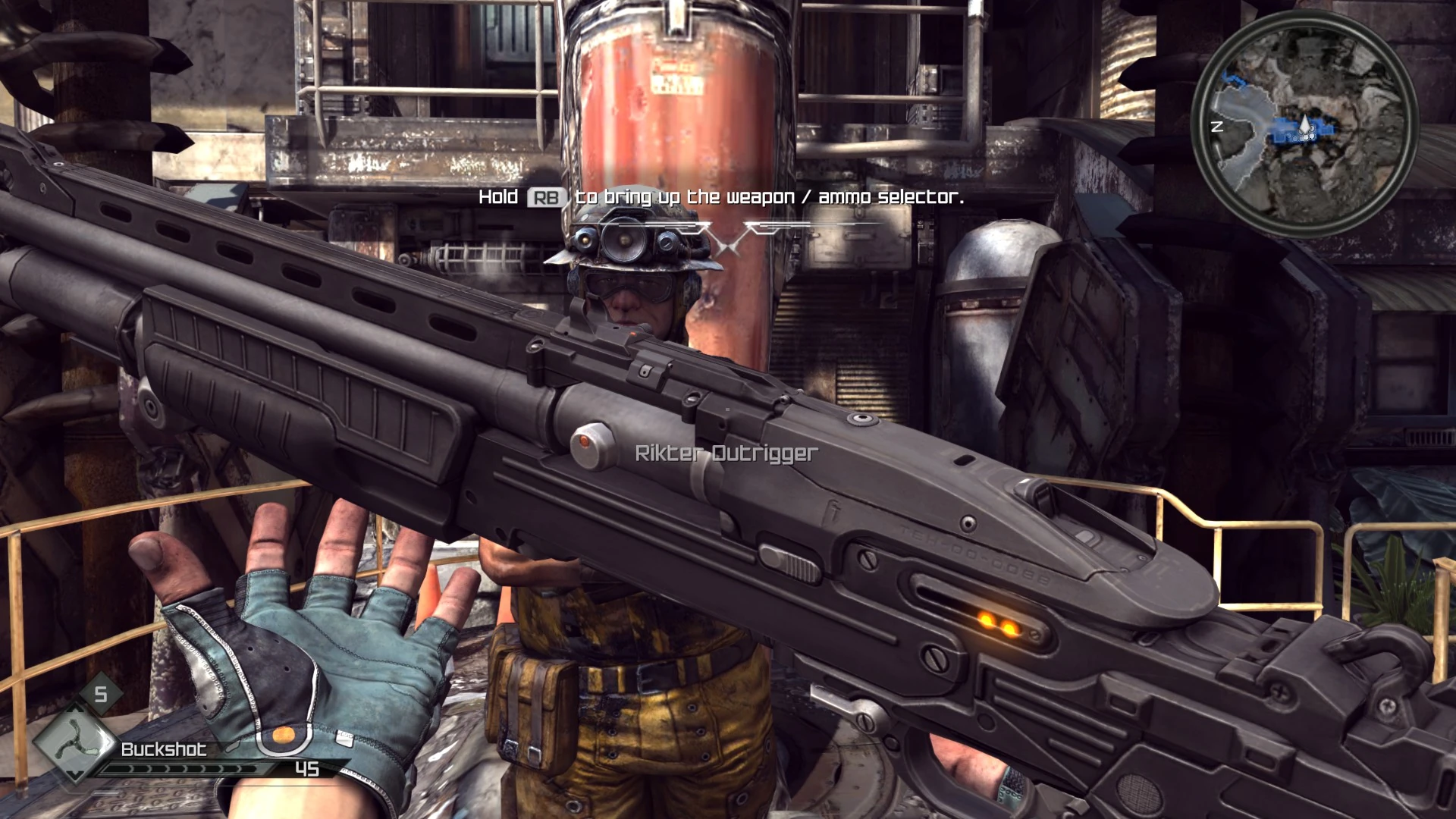This screenshot has height=819, width=1456.
Task: Toggle the down arrow on the ammo selector
Action: [x=74, y=776]
